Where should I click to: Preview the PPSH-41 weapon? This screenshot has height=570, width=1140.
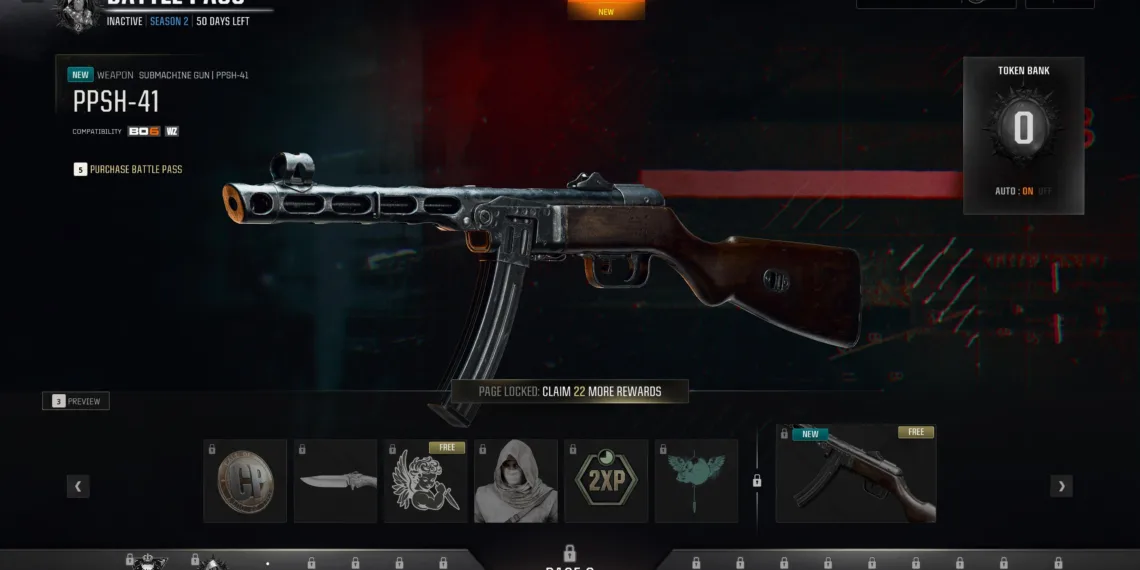(76, 401)
